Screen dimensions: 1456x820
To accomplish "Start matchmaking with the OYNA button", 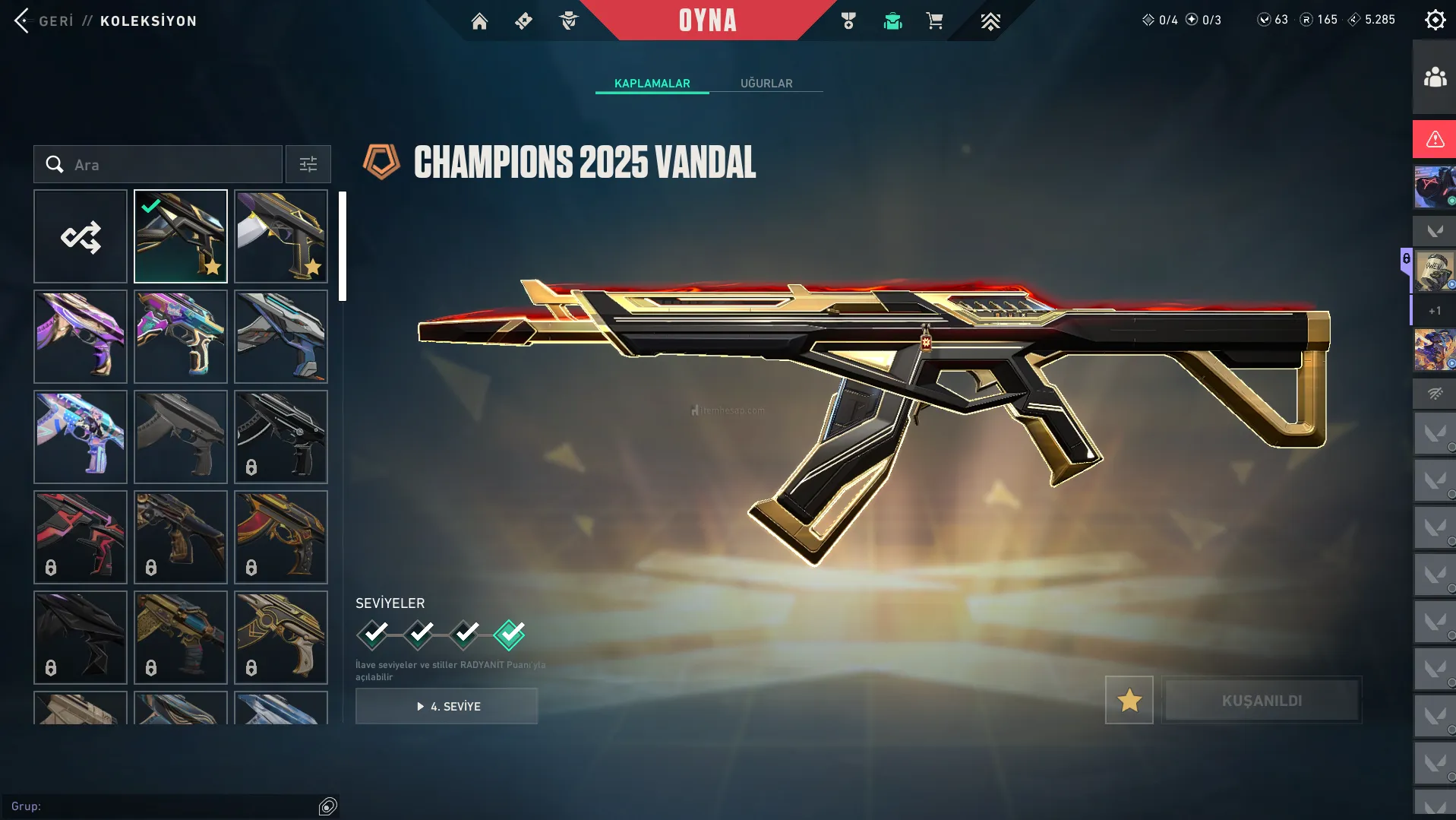I will coord(707,21).
